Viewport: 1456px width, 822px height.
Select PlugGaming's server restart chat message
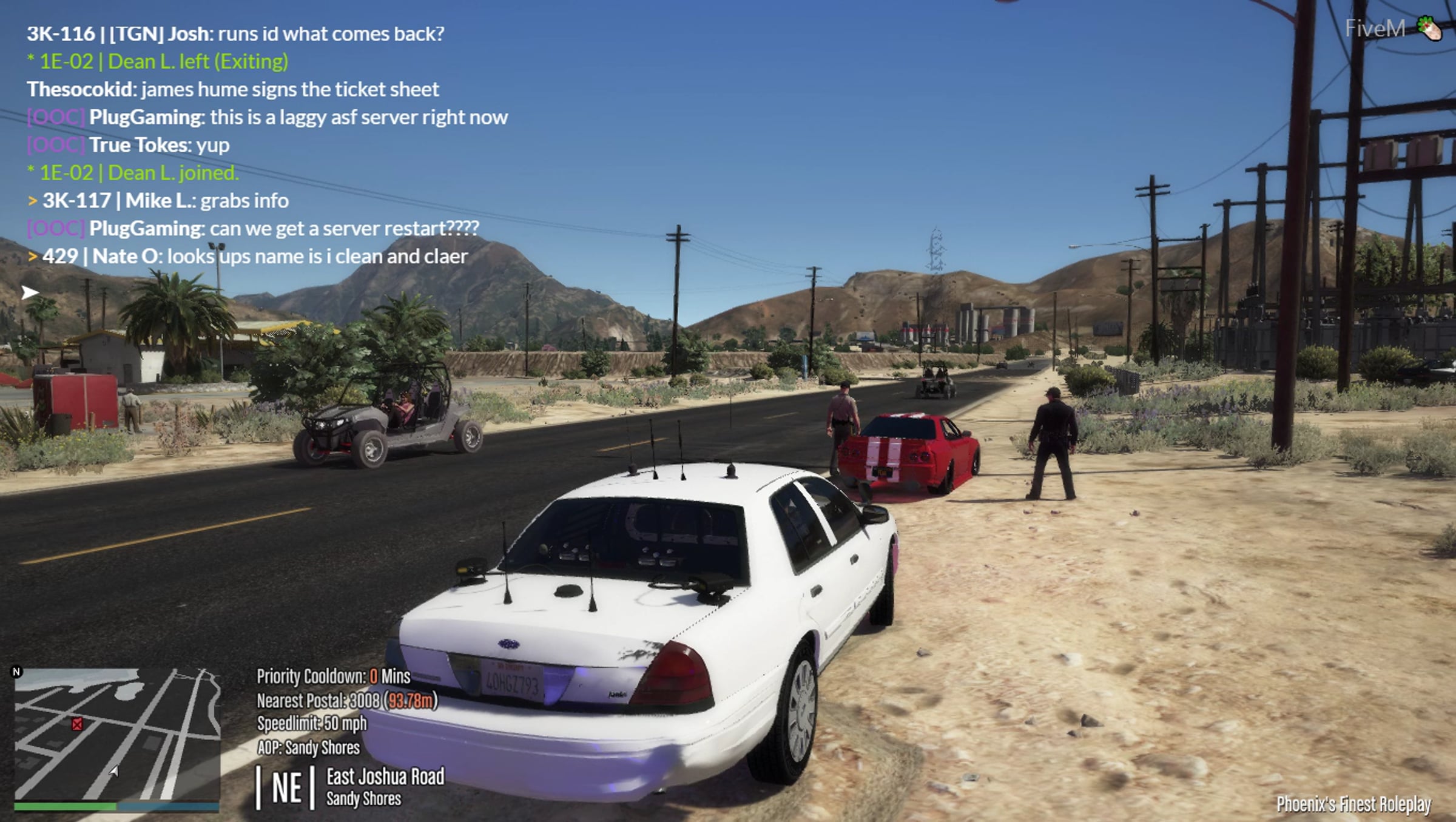[283, 229]
